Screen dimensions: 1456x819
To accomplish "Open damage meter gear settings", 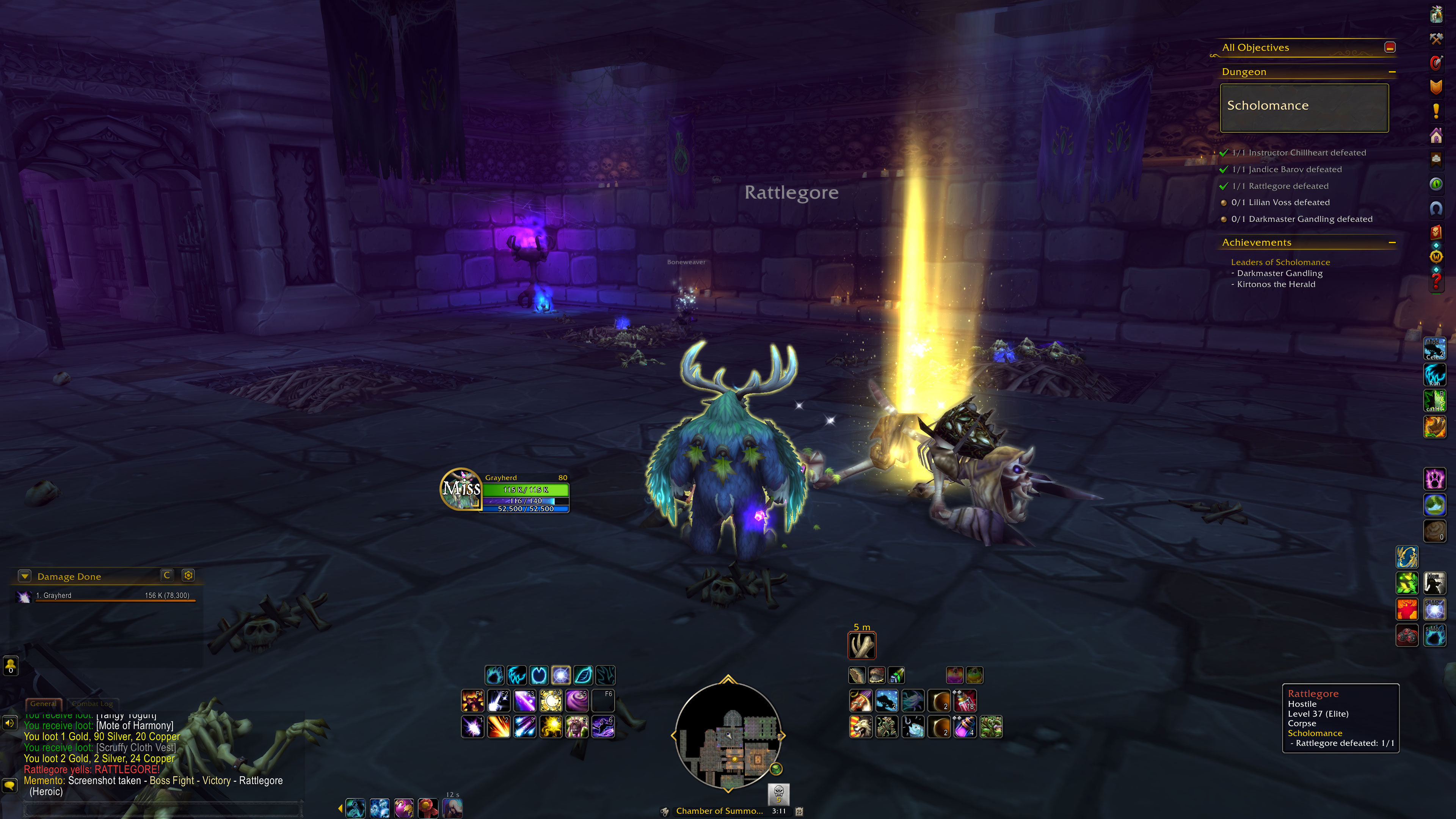I will pyautogui.click(x=188, y=576).
